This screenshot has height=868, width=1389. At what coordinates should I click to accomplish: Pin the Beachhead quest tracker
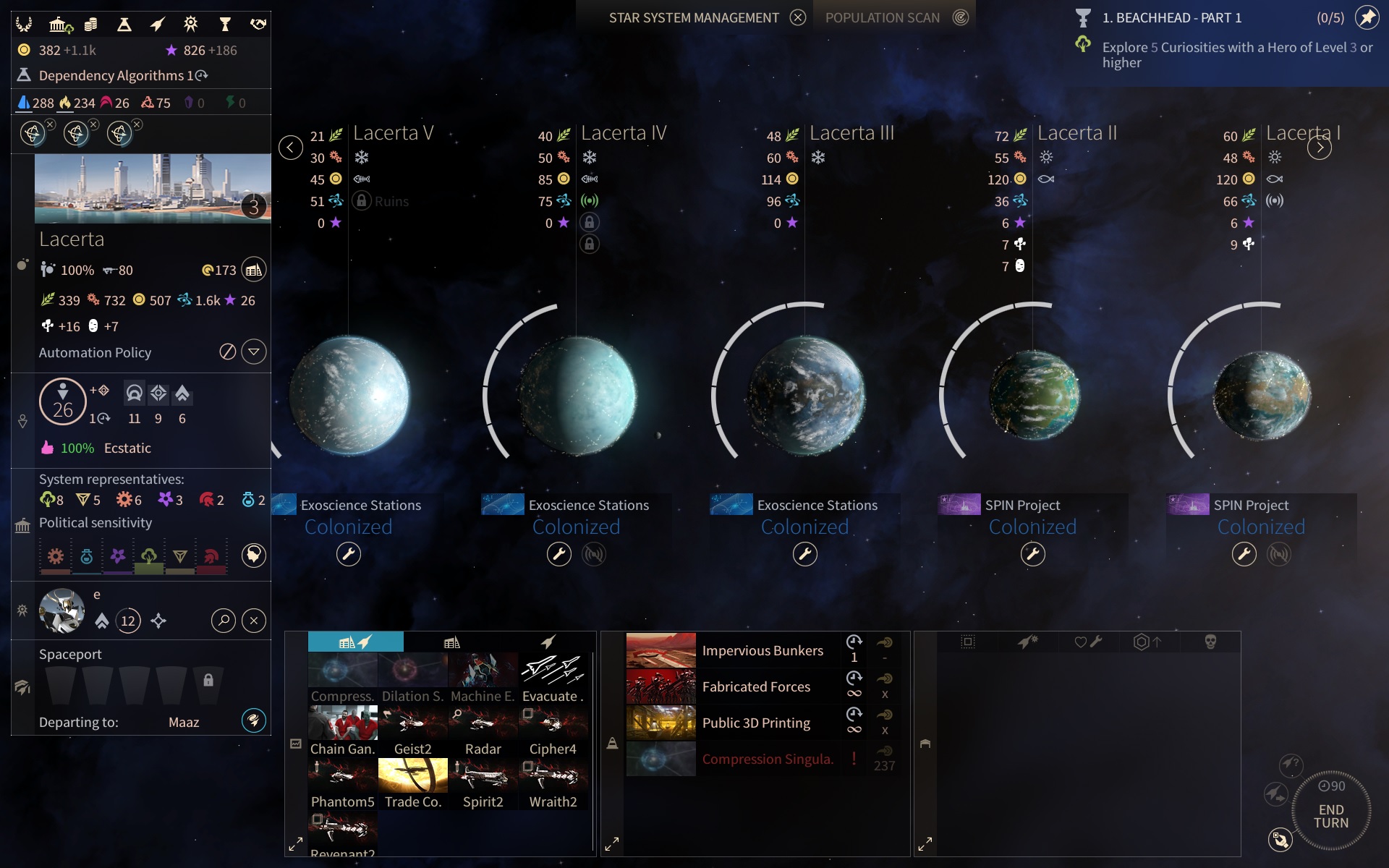[1367, 17]
